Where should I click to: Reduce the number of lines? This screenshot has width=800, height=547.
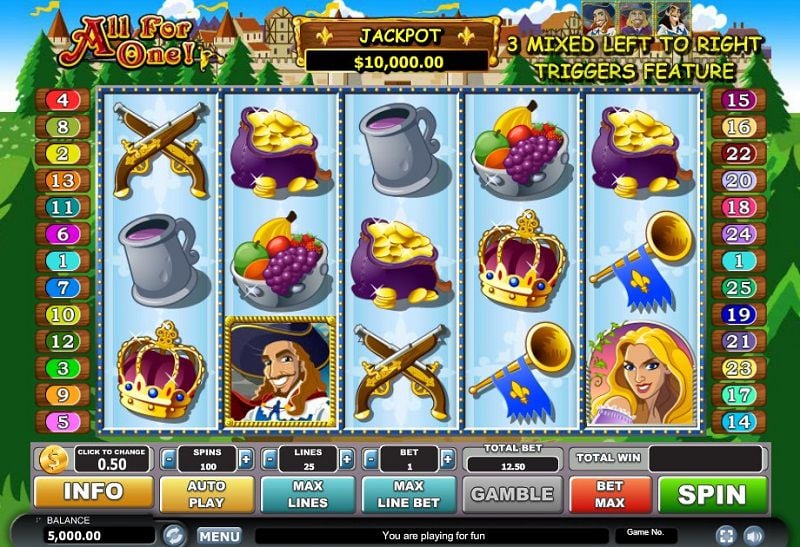pyautogui.click(x=268, y=460)
